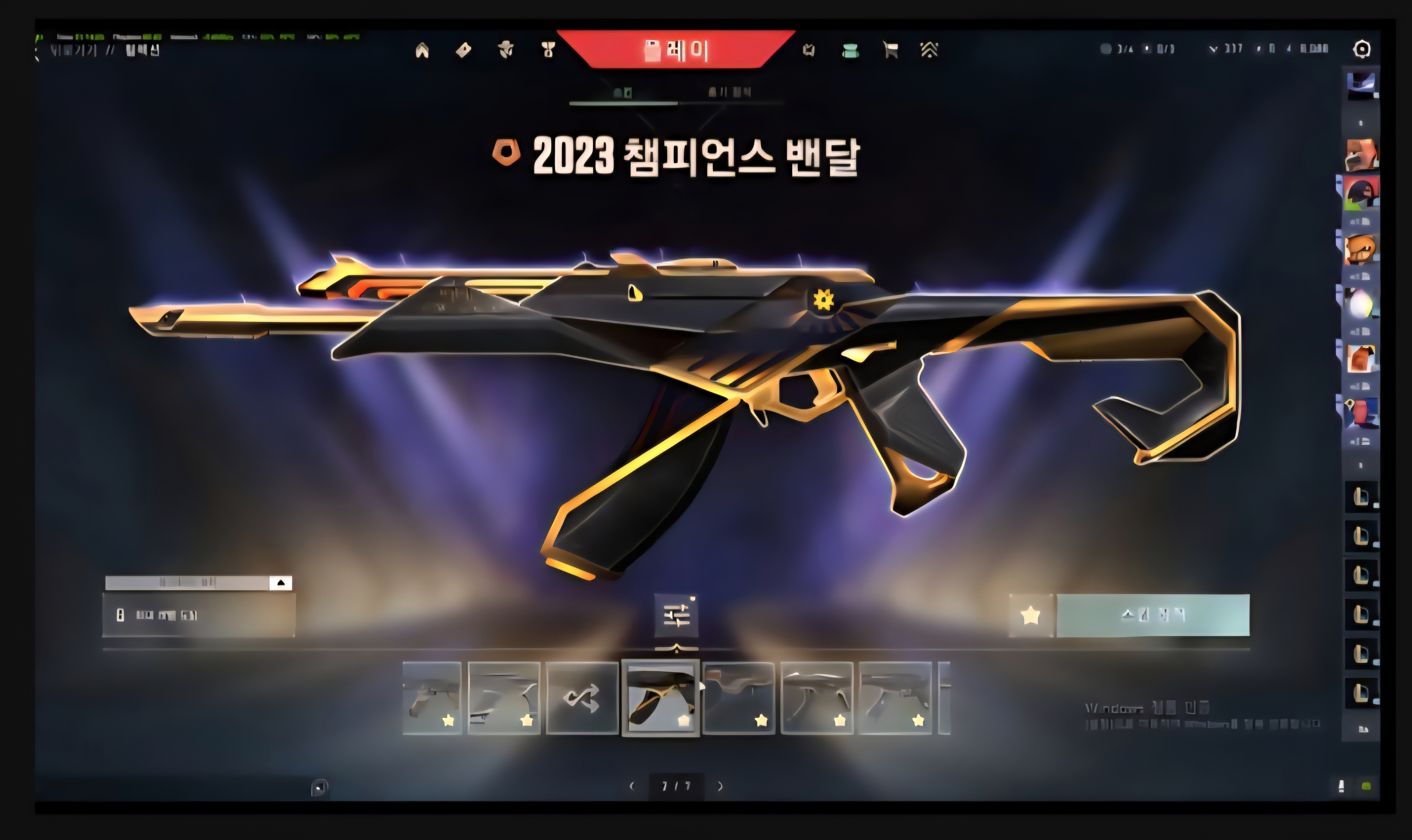
Task: Click the teal skin equip button
Action: point(1152,615)
